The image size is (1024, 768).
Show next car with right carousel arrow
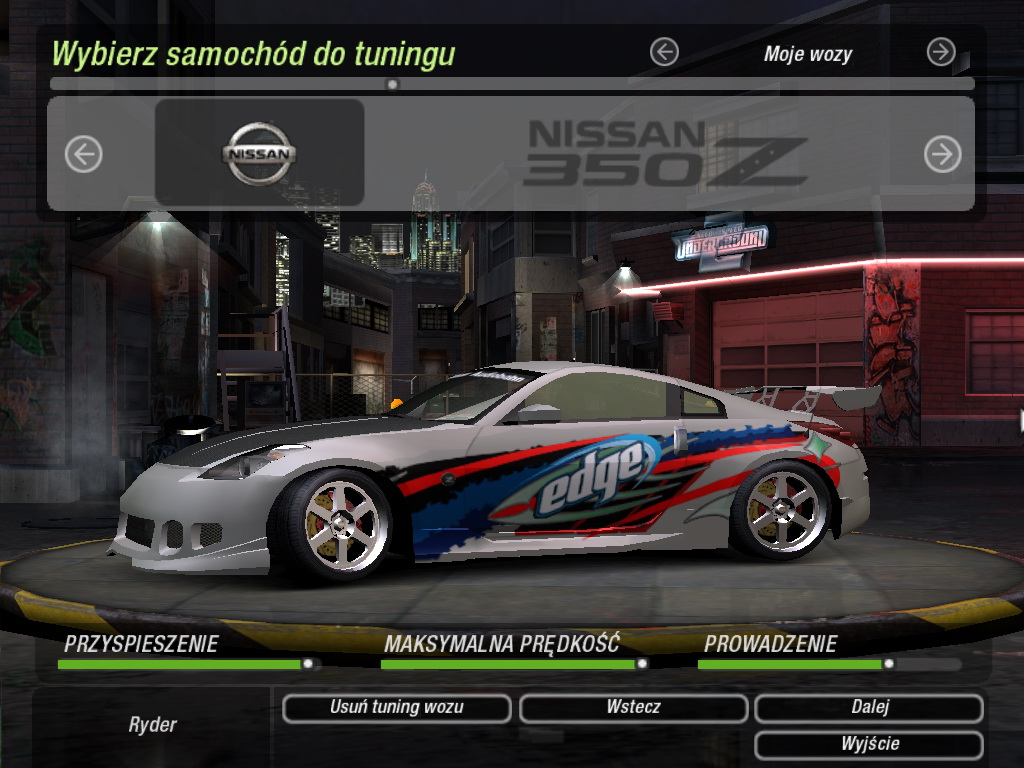click(x=942, y=154)
